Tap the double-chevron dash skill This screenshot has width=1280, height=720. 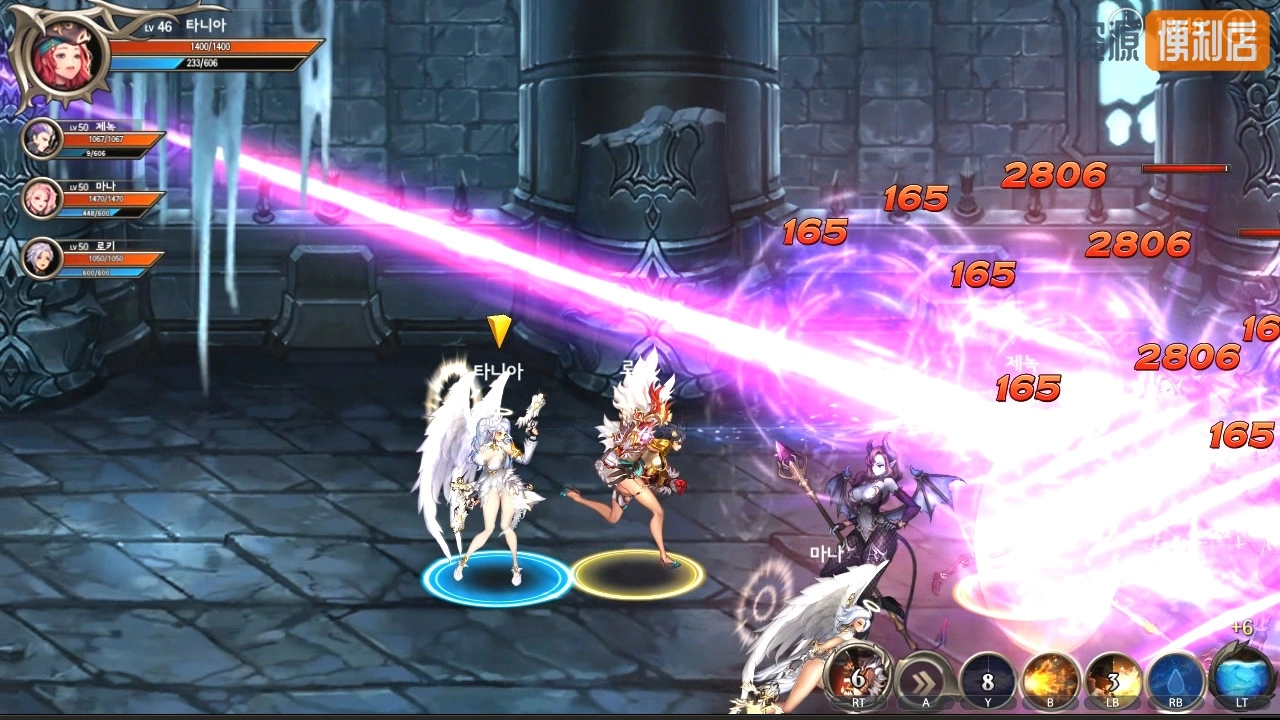pyautogui.click(x=924, y=680)
